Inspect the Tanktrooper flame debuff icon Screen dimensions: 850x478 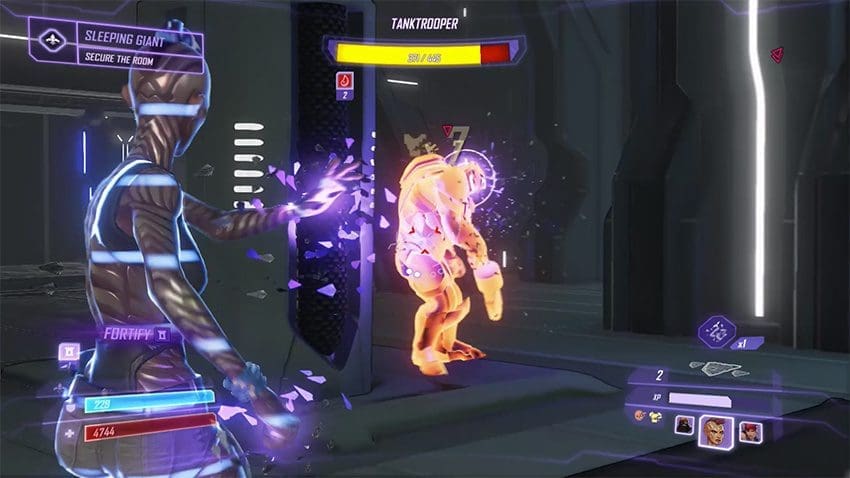point(343,79)
